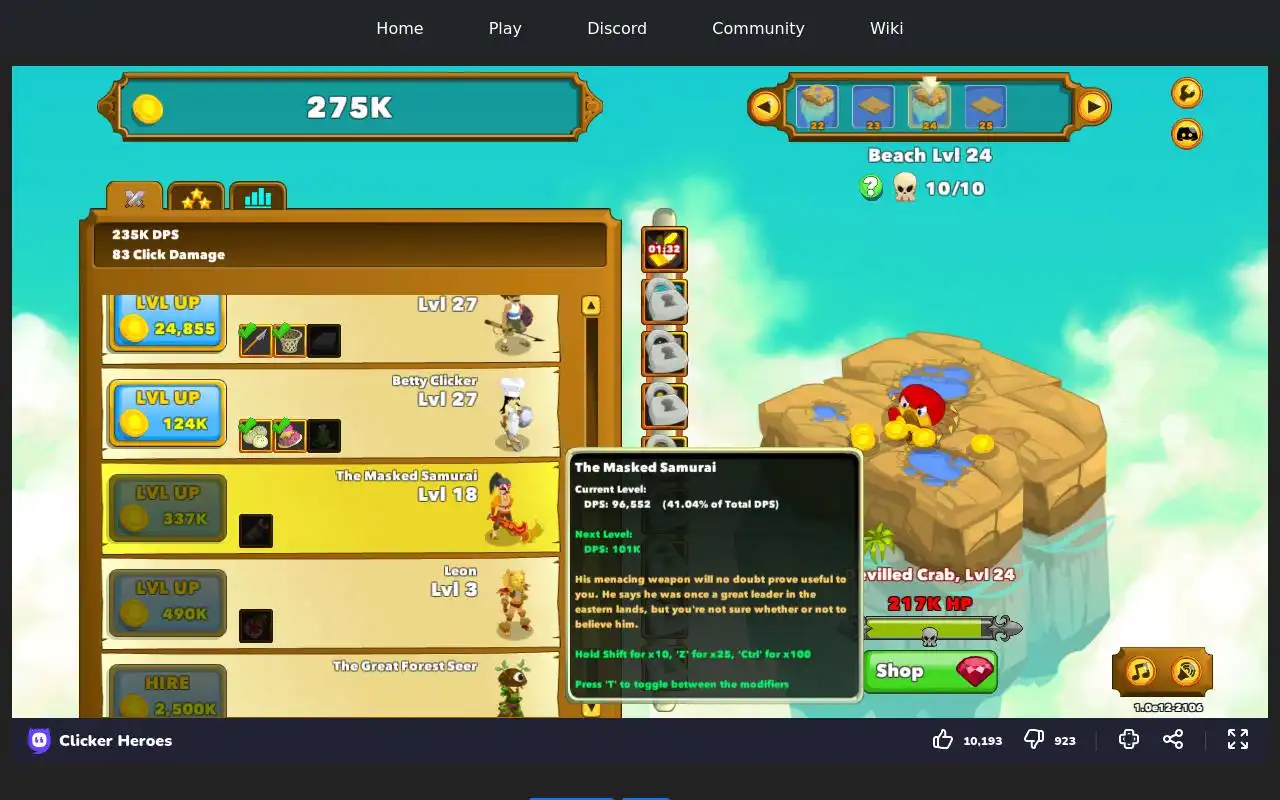Viewport: 1280px width, 800px height.
Task: Toggle the music note button
Action: 1141,671
